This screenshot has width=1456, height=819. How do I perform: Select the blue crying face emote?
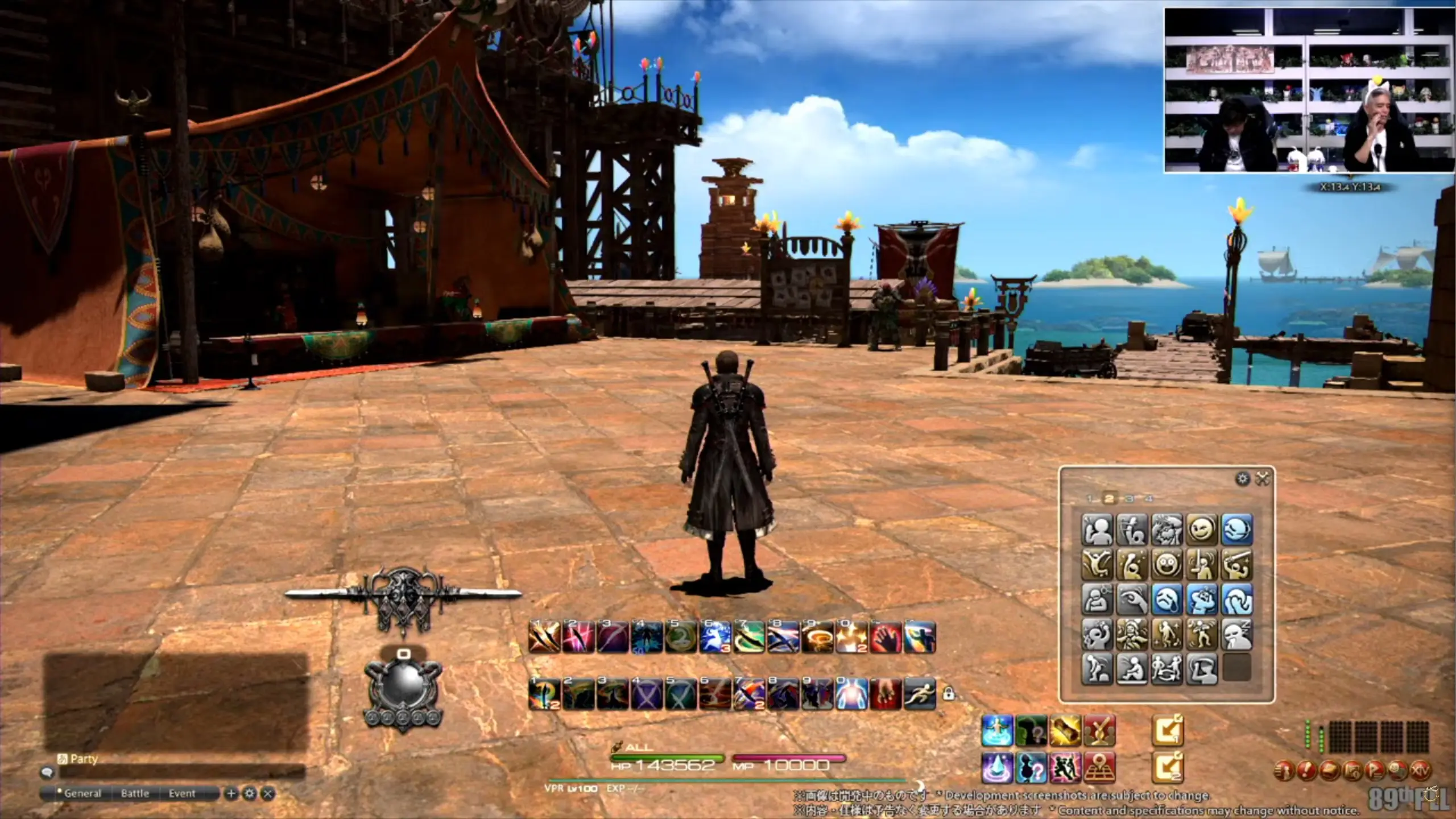(1167, 599)
